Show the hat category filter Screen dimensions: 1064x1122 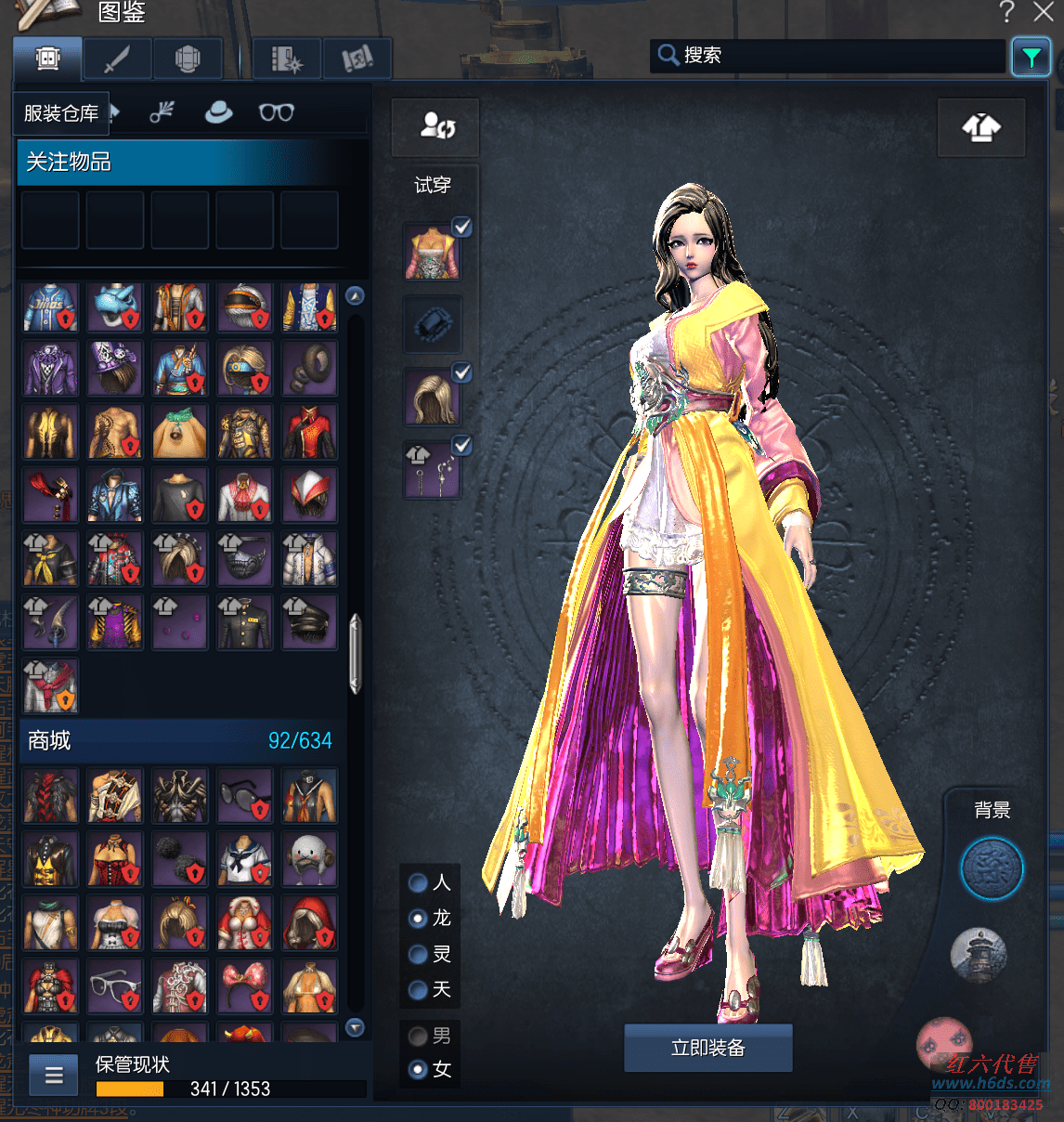click(219, 112)
